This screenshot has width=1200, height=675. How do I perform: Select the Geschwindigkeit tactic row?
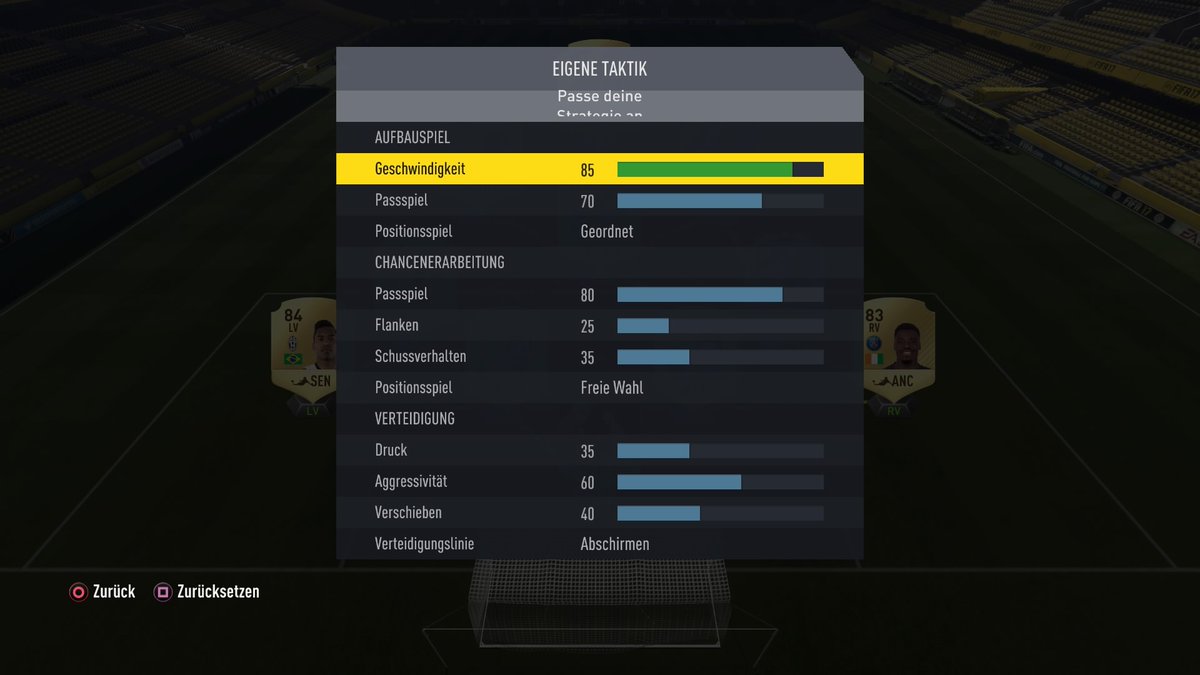coord(599,169)
